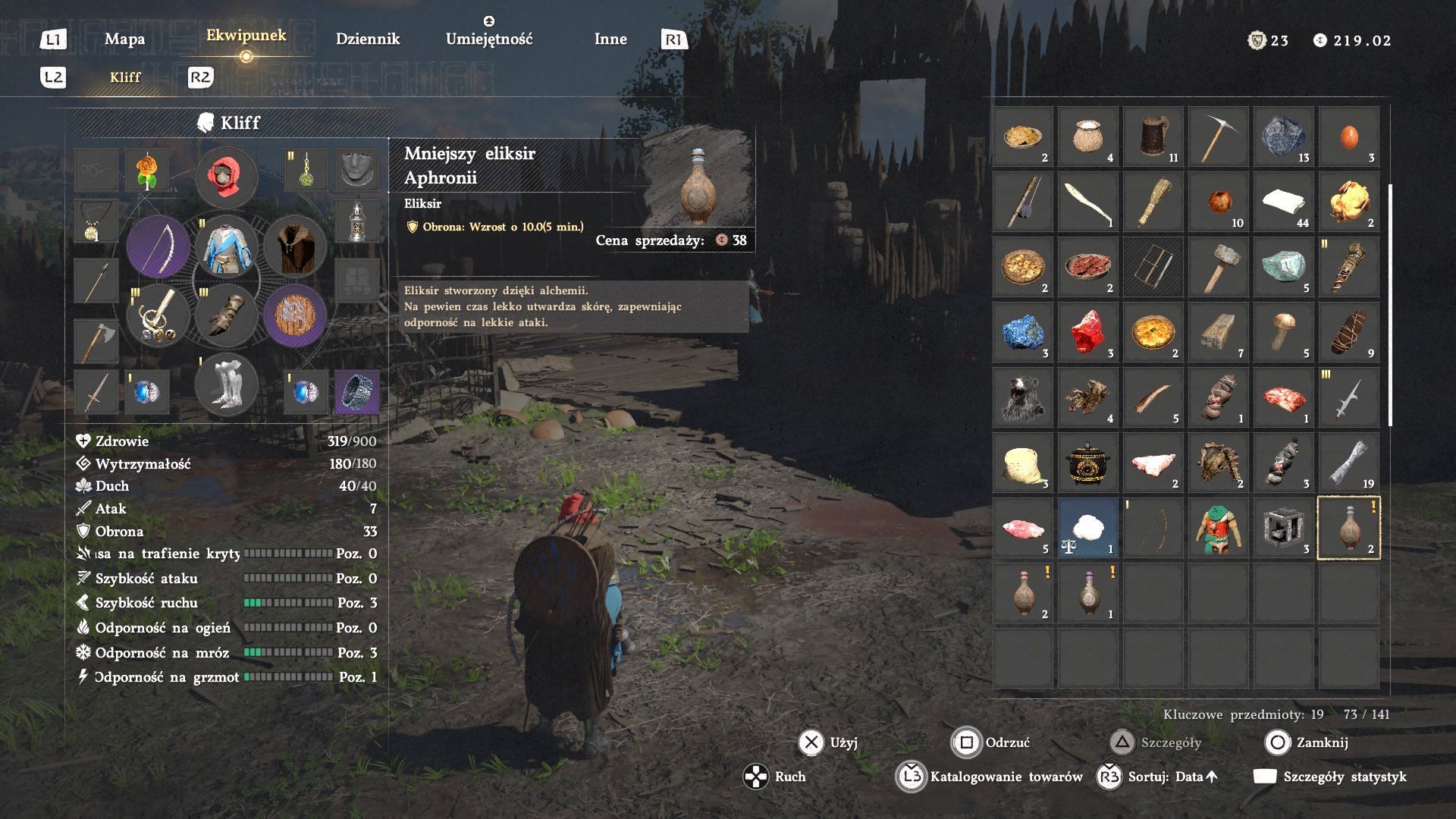Select the red crystal ore slot

click(x=1087, y=332)
